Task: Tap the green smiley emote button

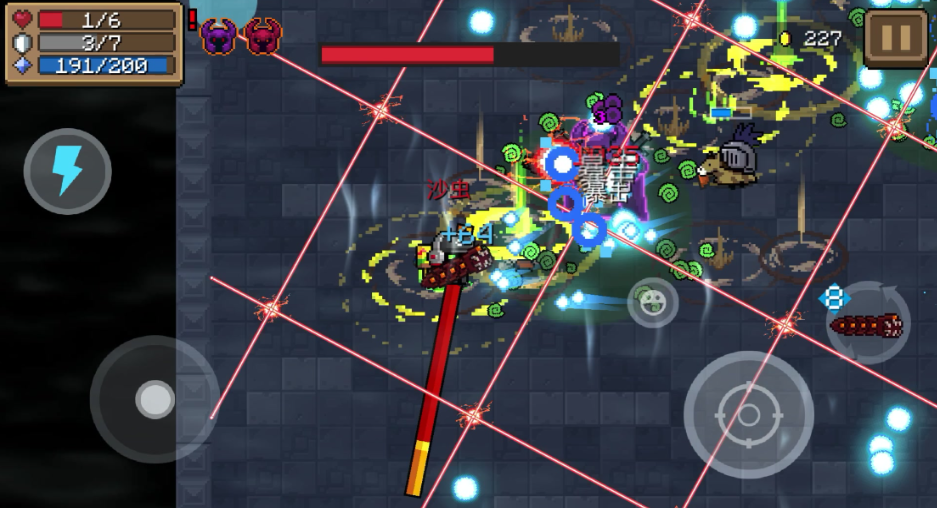Action: (652, 302)
